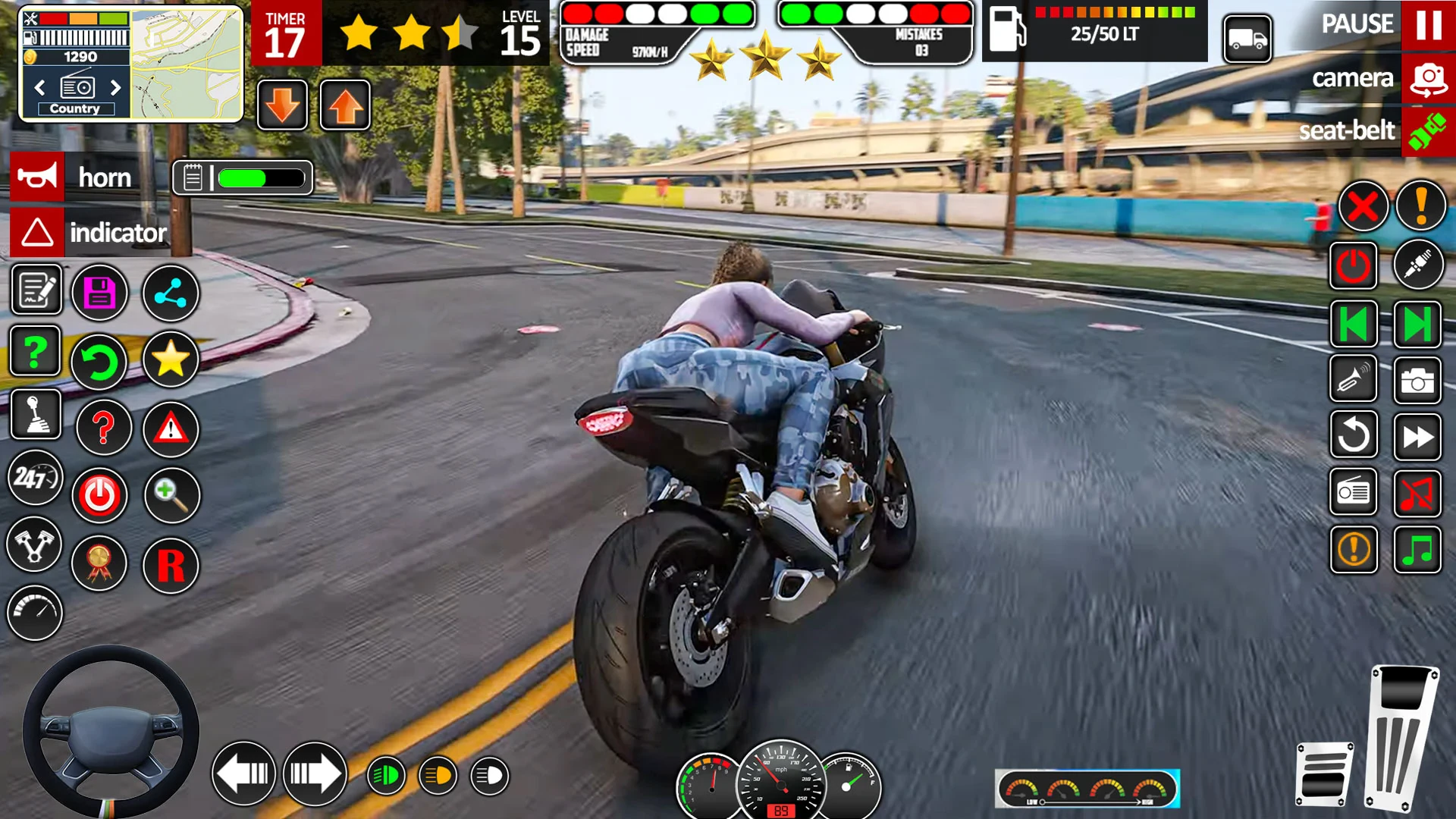
Task: Click the magnifying glass zoom button
Action: tap(171, 495)
